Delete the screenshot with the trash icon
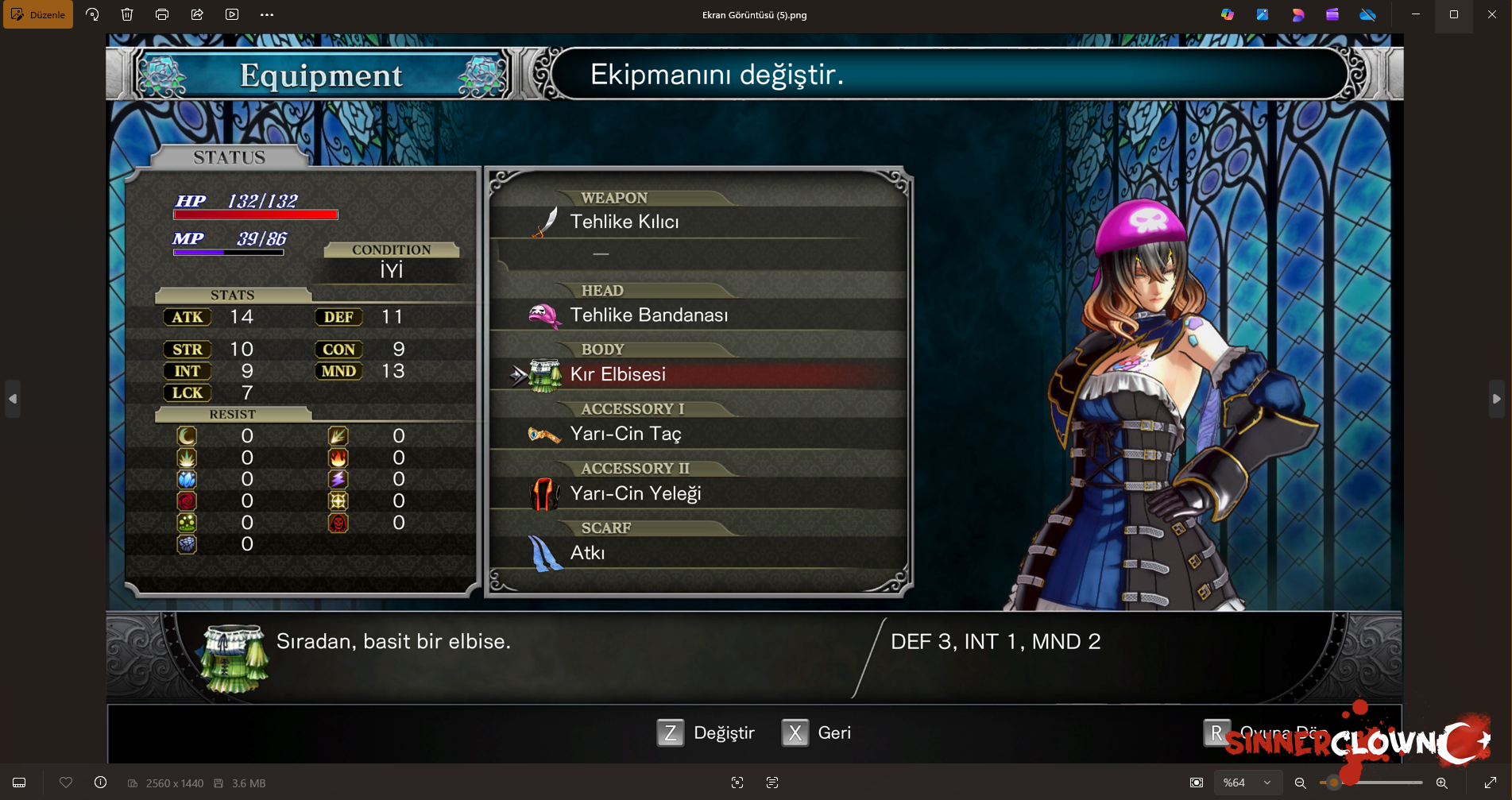Screen dimensions: 1512x800 coord(127,14)
